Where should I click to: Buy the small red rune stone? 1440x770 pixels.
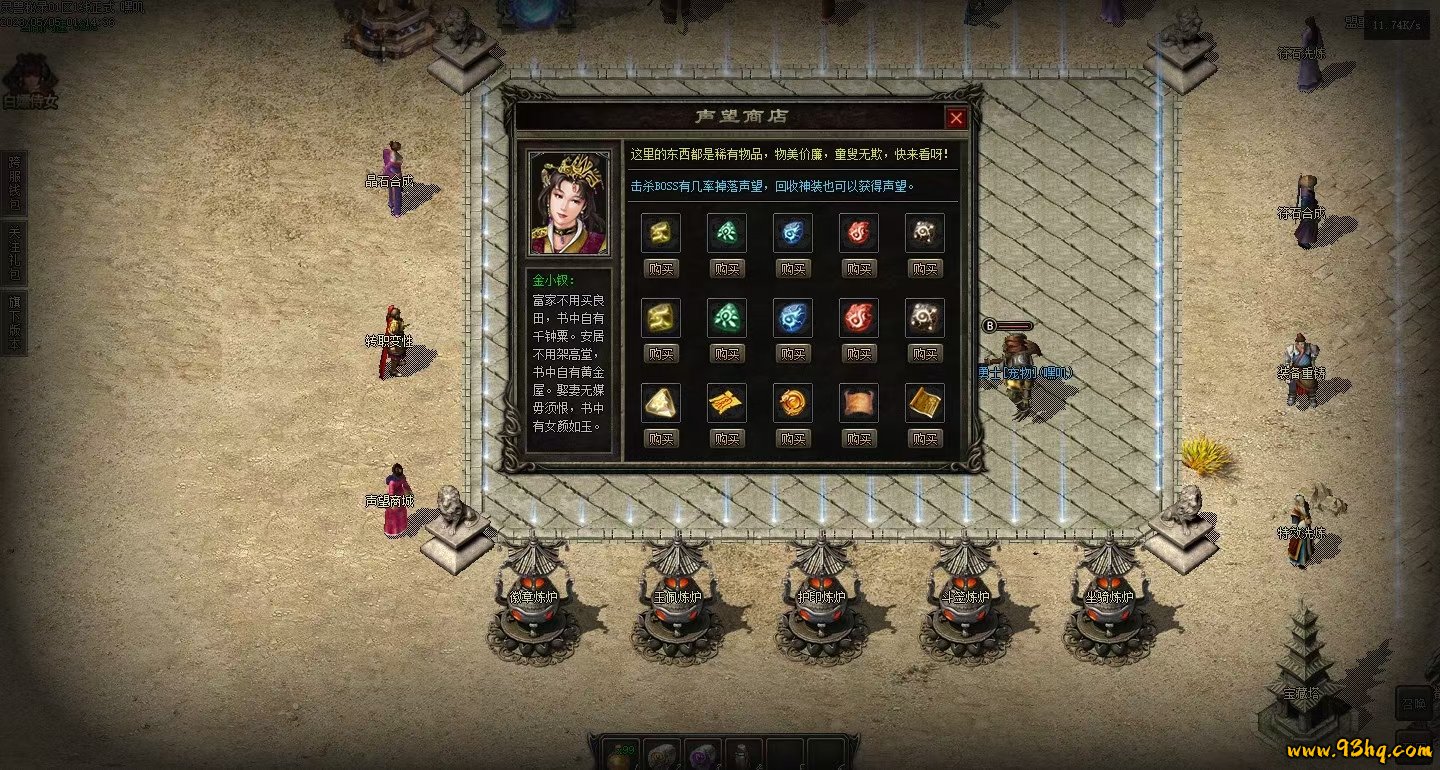point(859,268)
